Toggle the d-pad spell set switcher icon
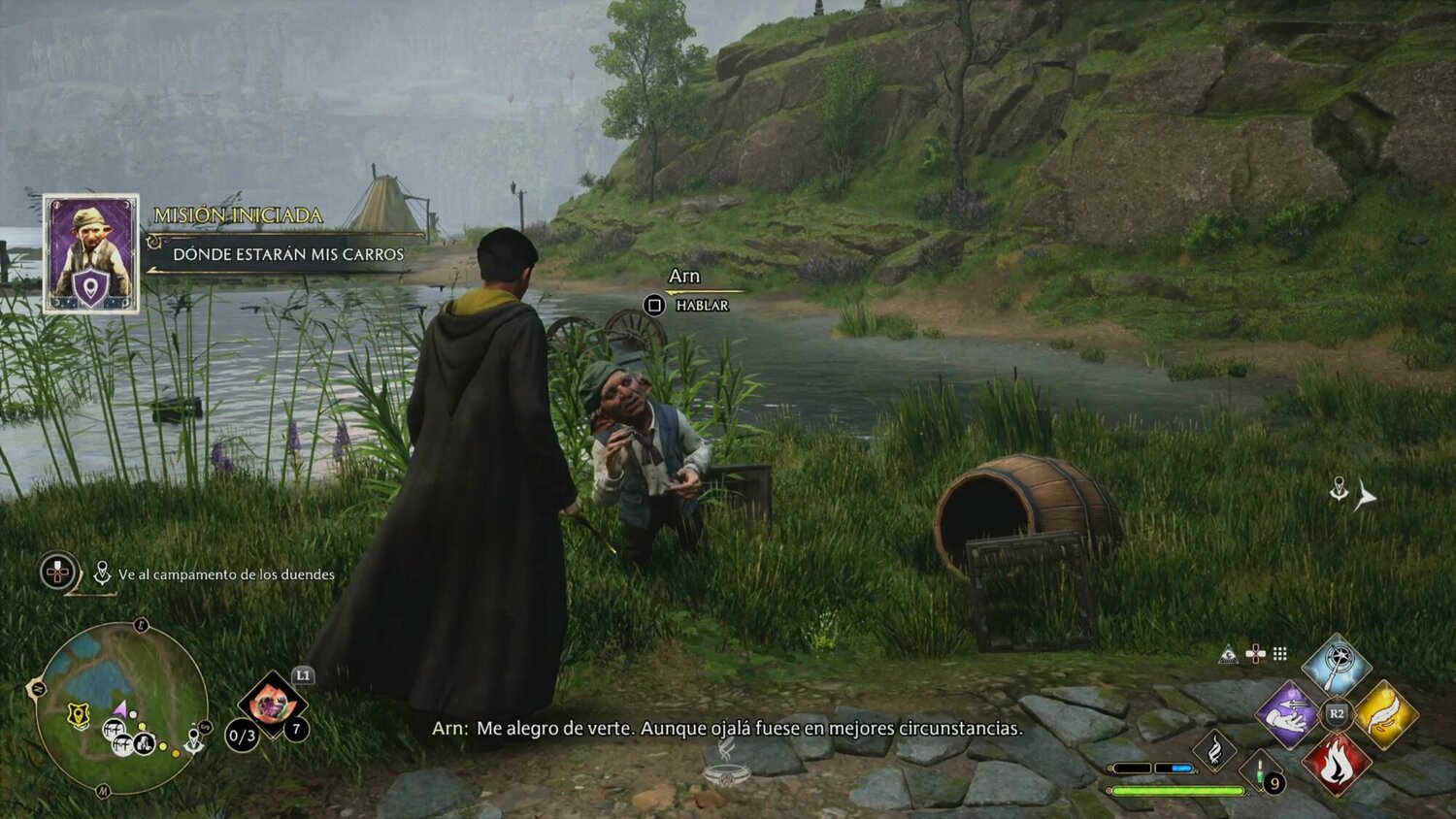Image resolution: width=1456 pixels, height=819 pixels. (1255, 653)
